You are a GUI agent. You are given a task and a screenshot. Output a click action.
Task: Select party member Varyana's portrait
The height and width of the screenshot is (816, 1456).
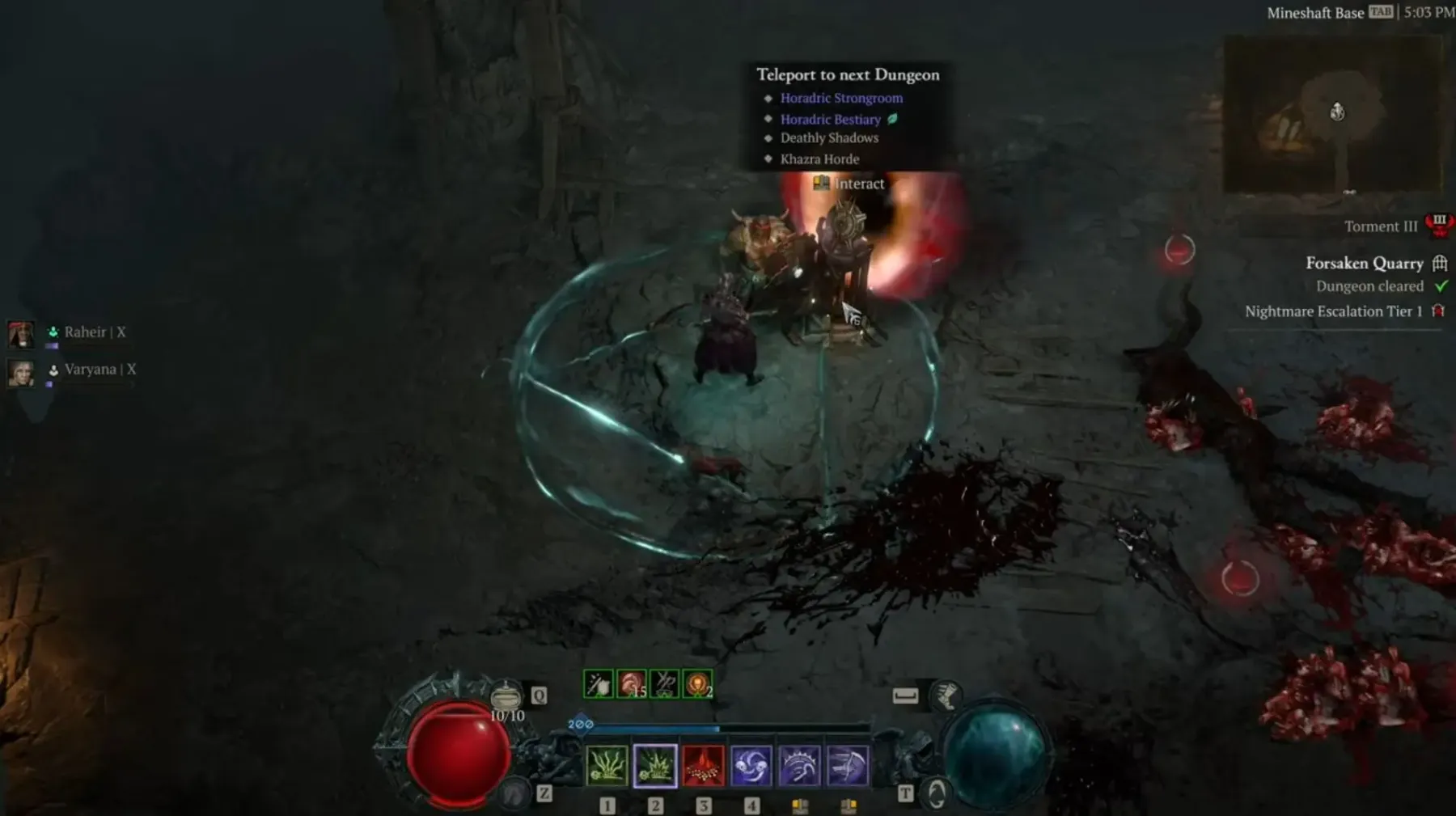pos(21,371)
